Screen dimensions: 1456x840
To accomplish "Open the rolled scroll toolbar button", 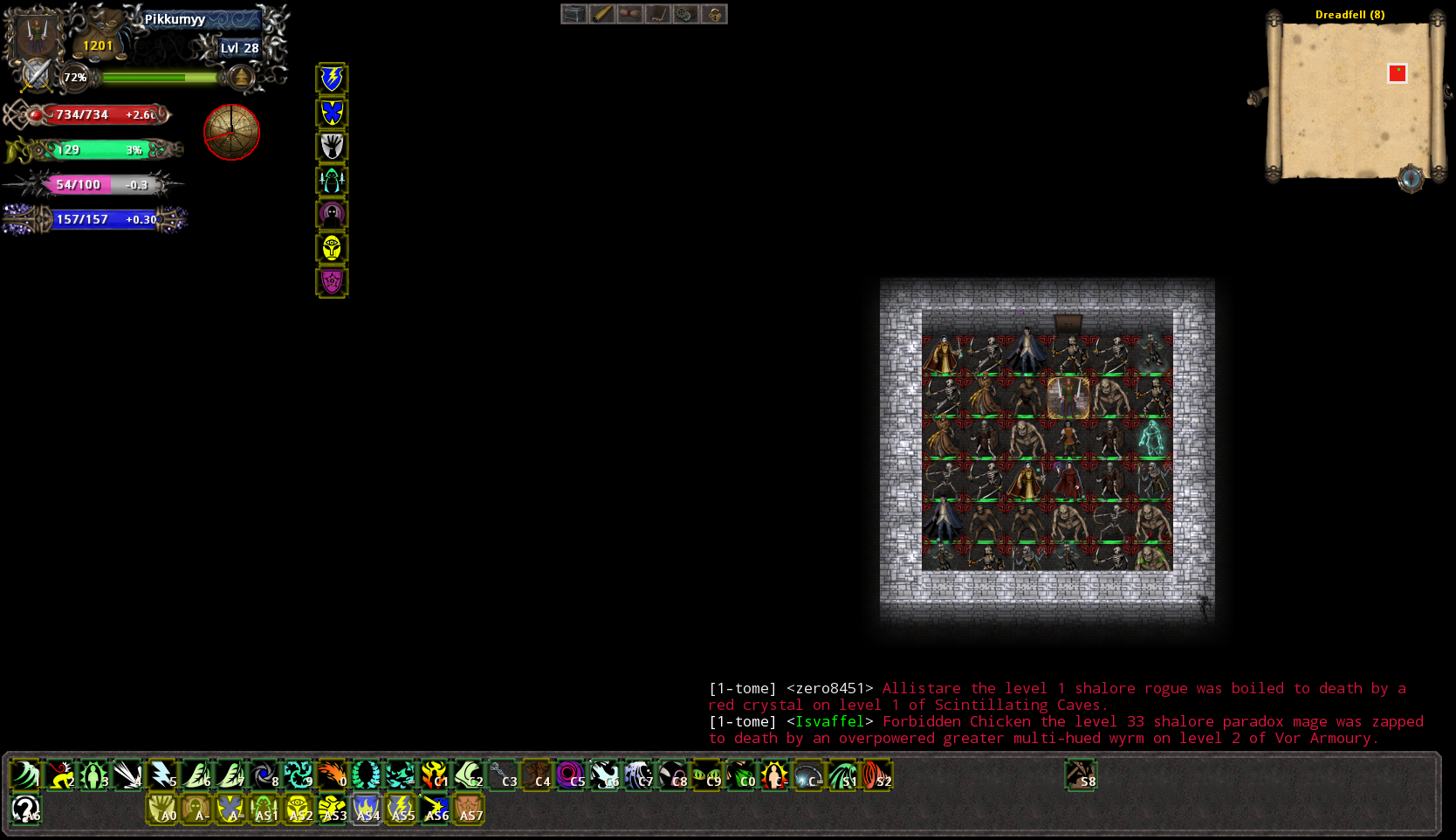I will [x=629, y=14].
